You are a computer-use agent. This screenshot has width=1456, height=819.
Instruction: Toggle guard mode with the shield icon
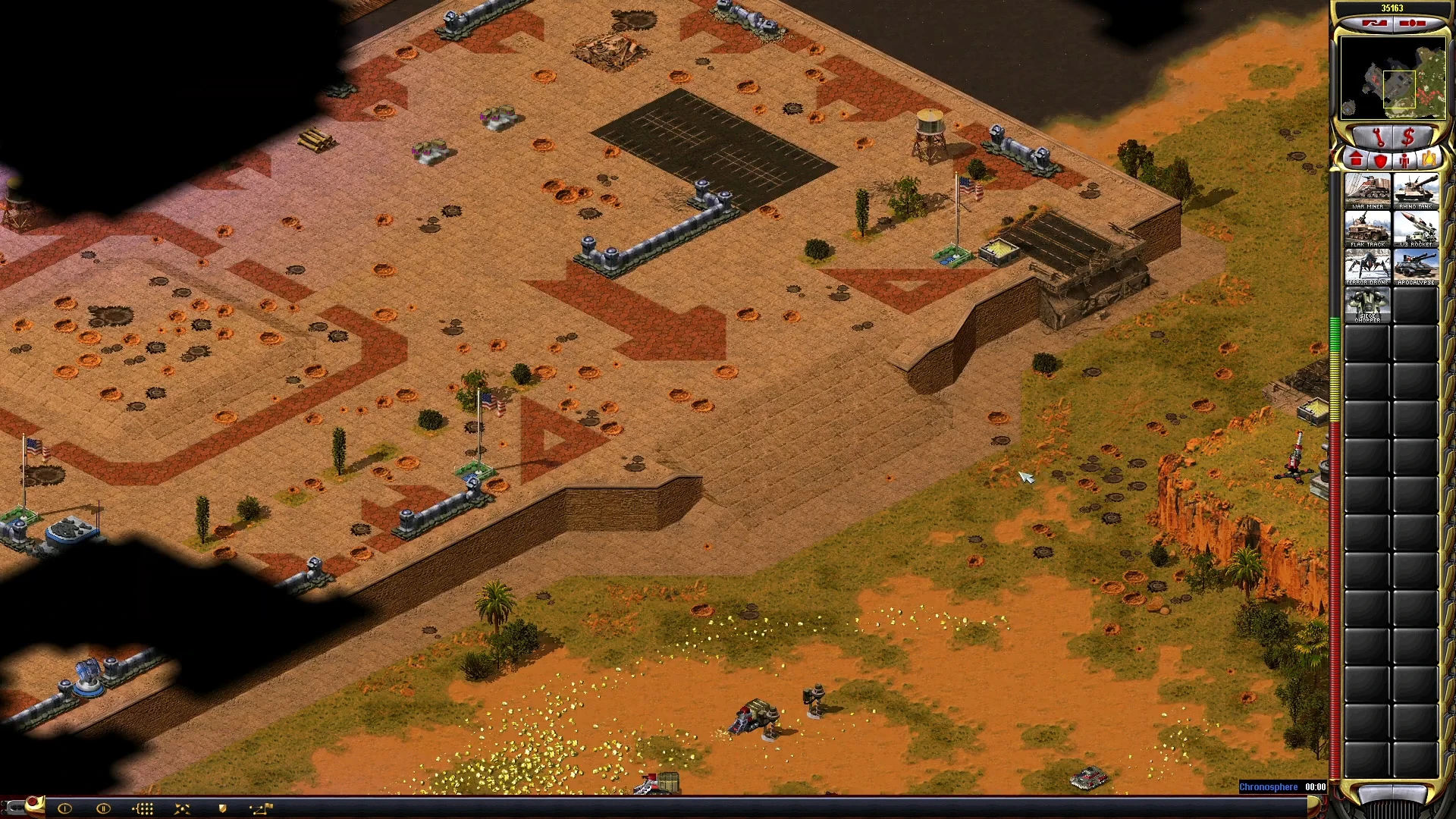222,808
